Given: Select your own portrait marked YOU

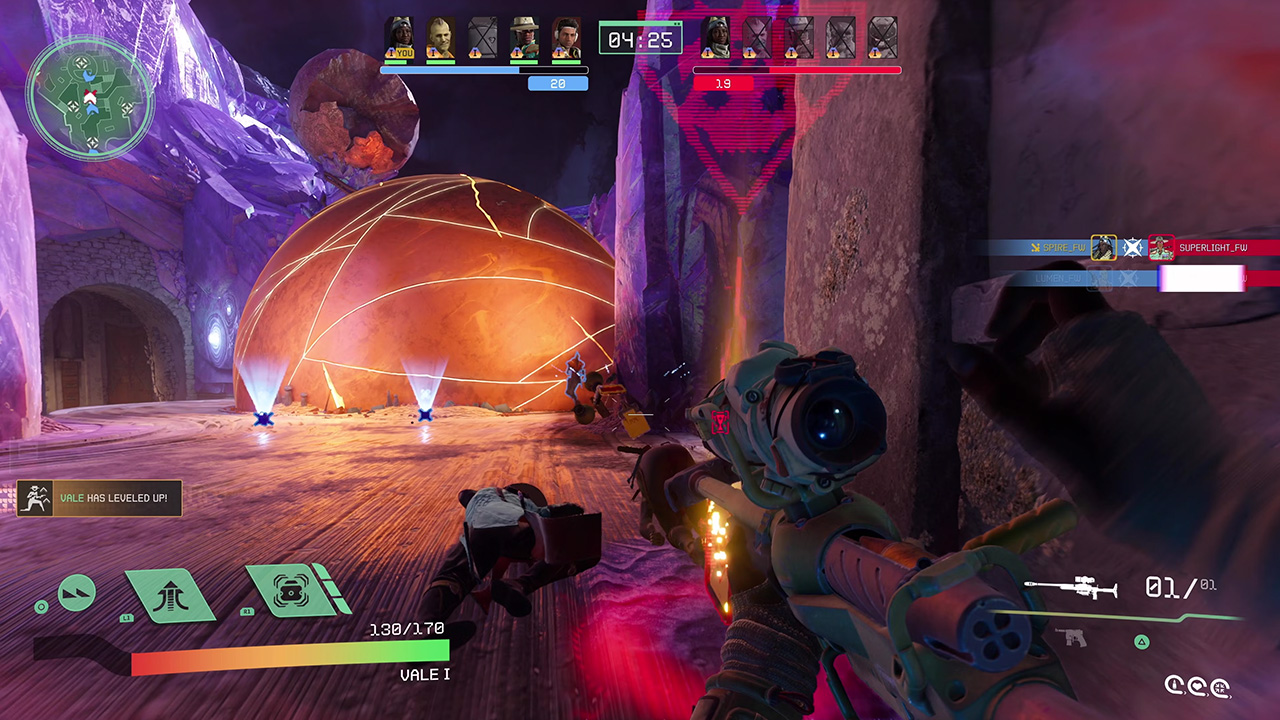Looking at the screenshot, I should click(399, 37).
